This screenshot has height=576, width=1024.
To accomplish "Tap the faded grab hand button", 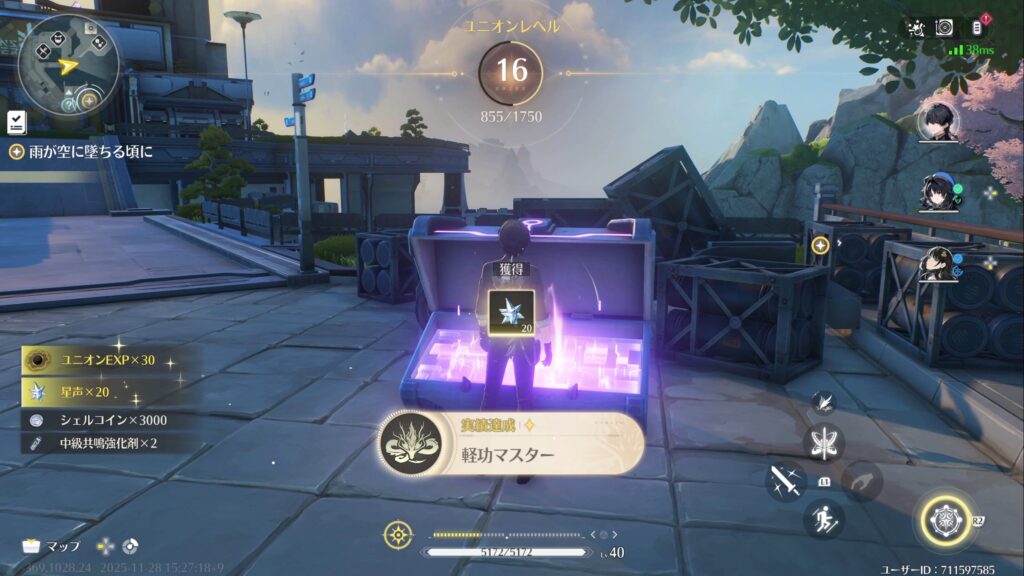I will pos(861,481).
